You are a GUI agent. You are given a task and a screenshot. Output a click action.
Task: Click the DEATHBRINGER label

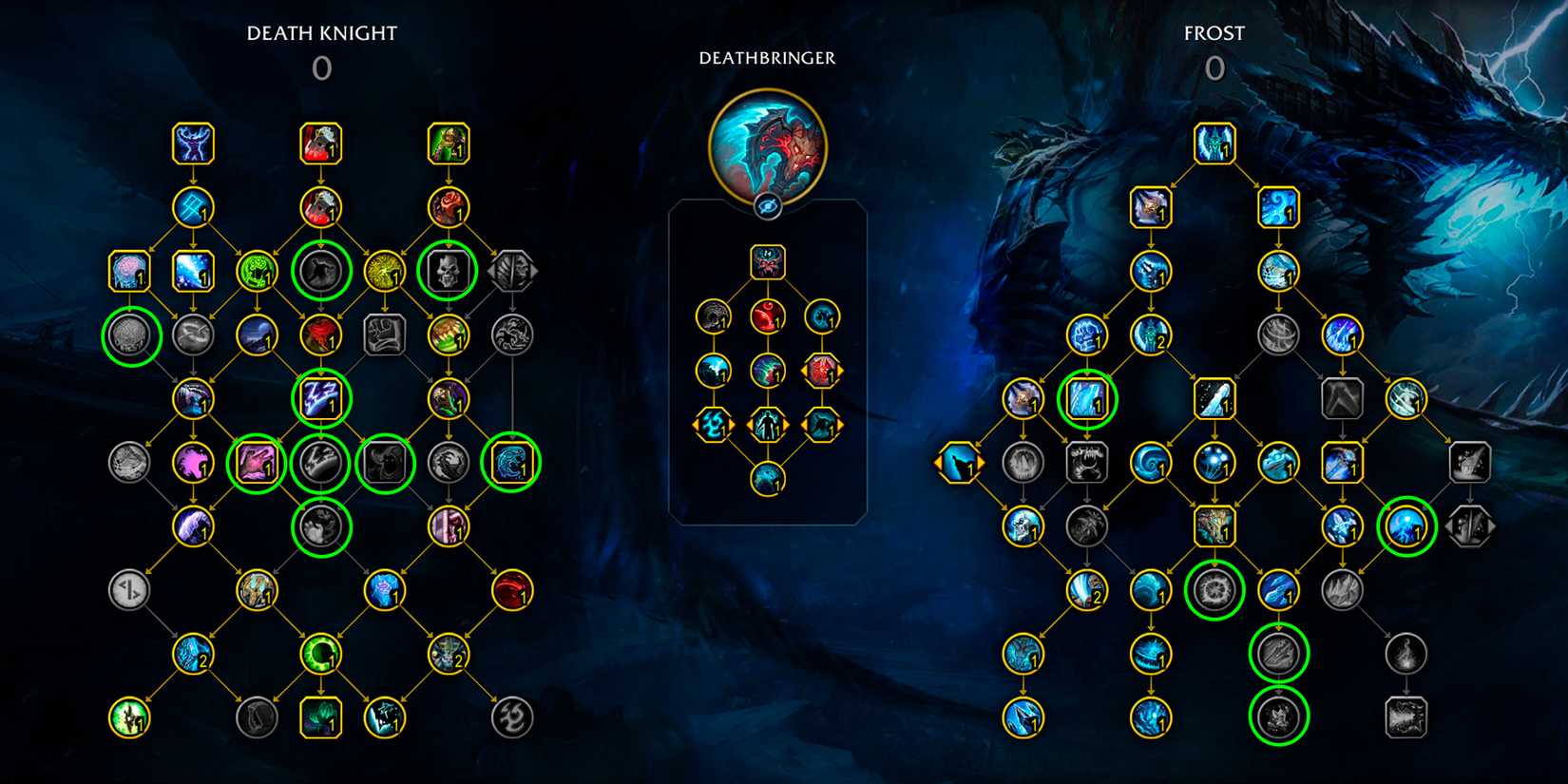766,57
